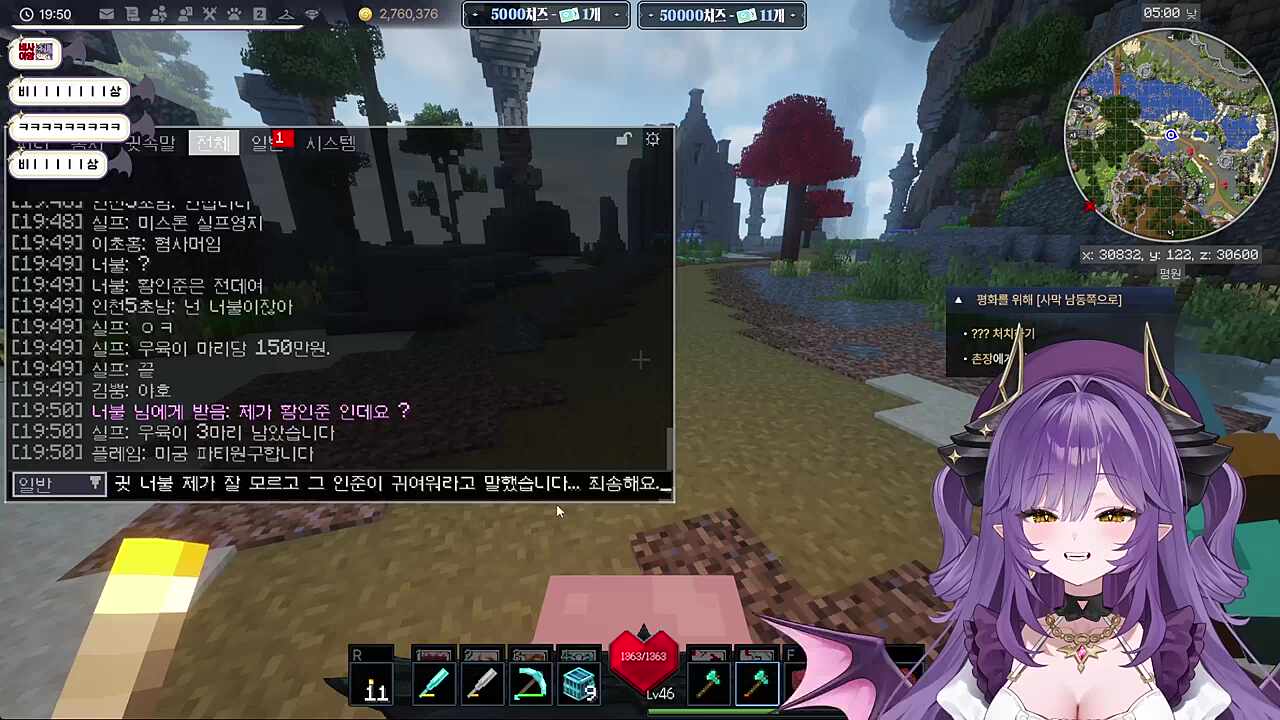
Task: Collapse the 평화를 위해 quest tracker
Action: tap(958, 300)
